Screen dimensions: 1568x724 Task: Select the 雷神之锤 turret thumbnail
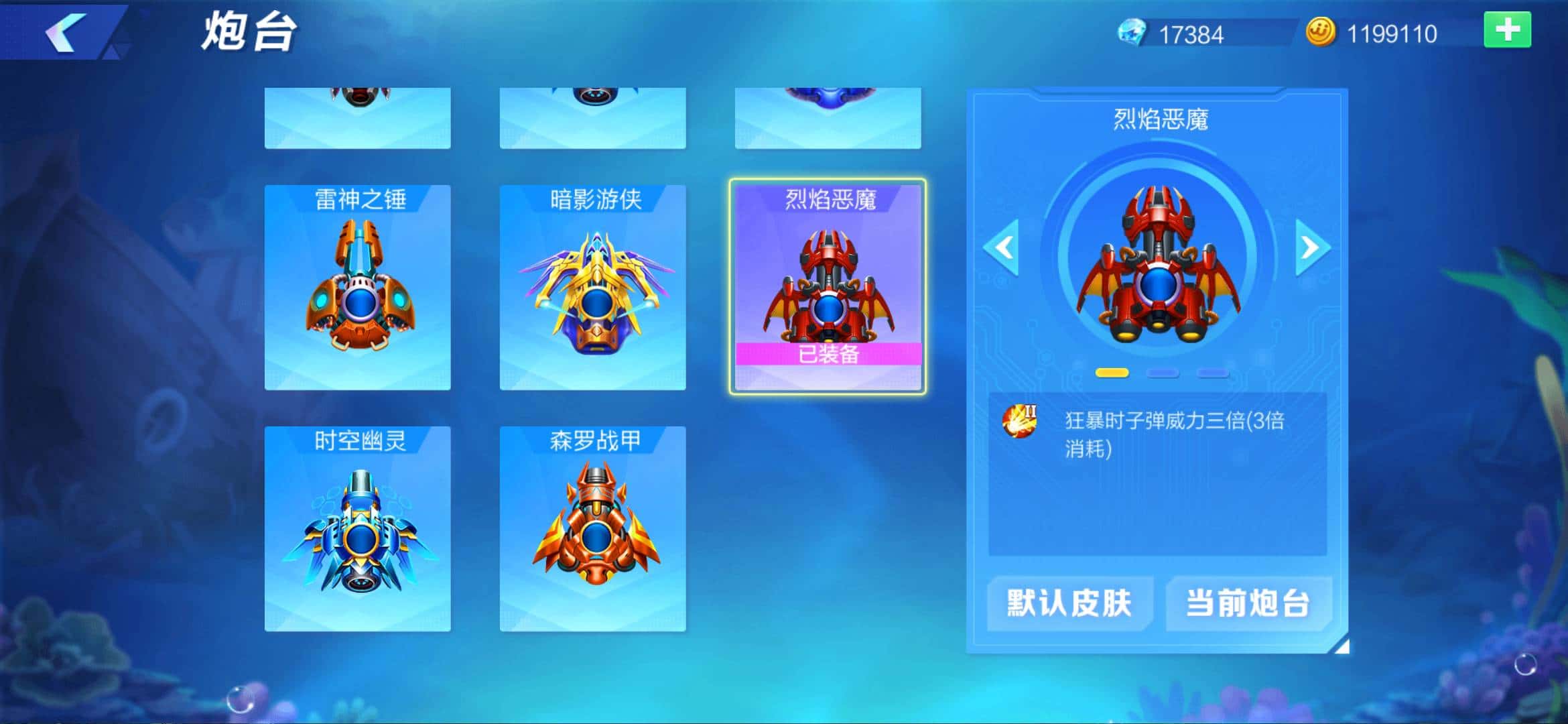(358, 288)
